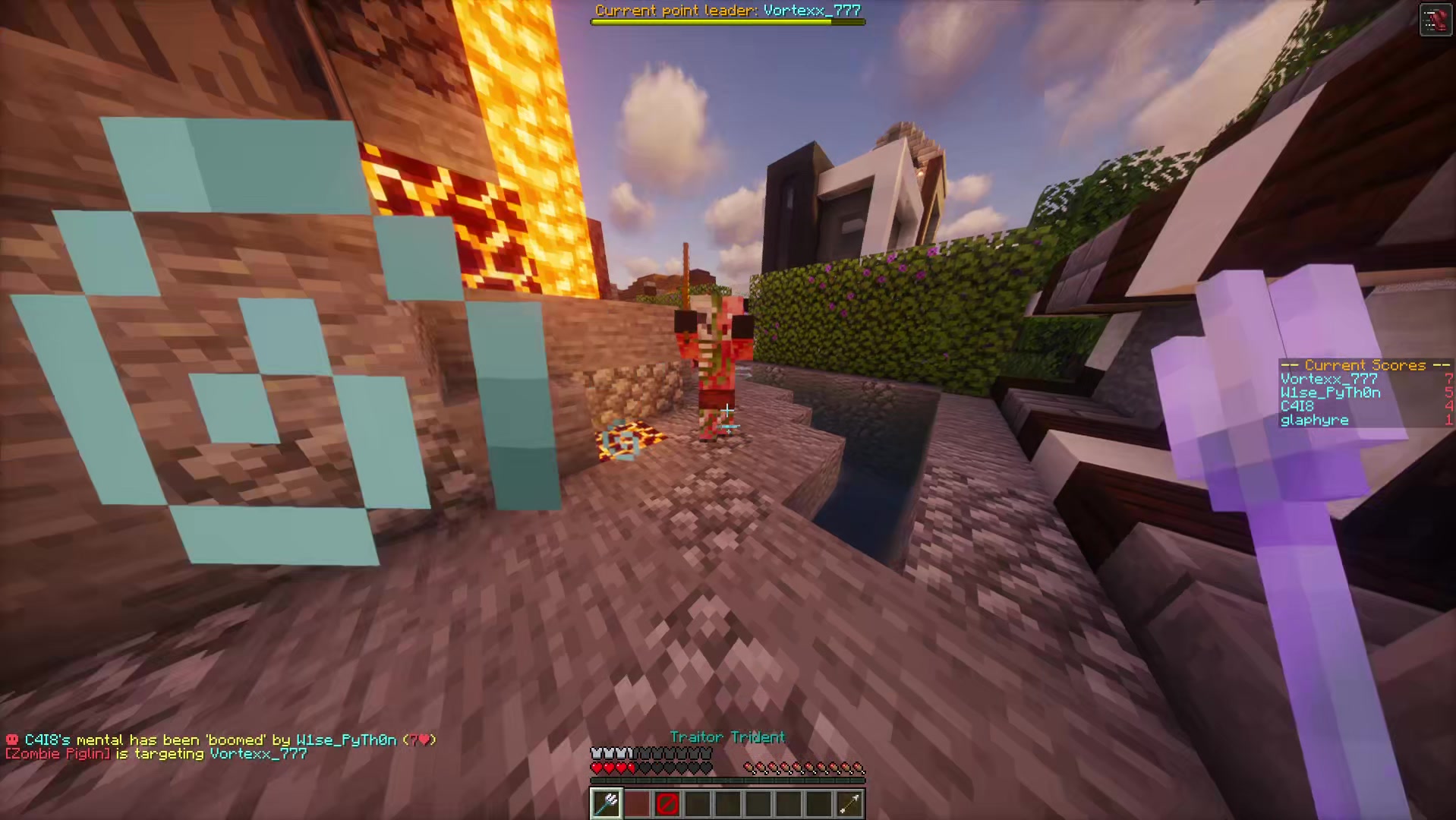
Task: Select the red barrier icon in hotbar slot three
Action: 667,803
